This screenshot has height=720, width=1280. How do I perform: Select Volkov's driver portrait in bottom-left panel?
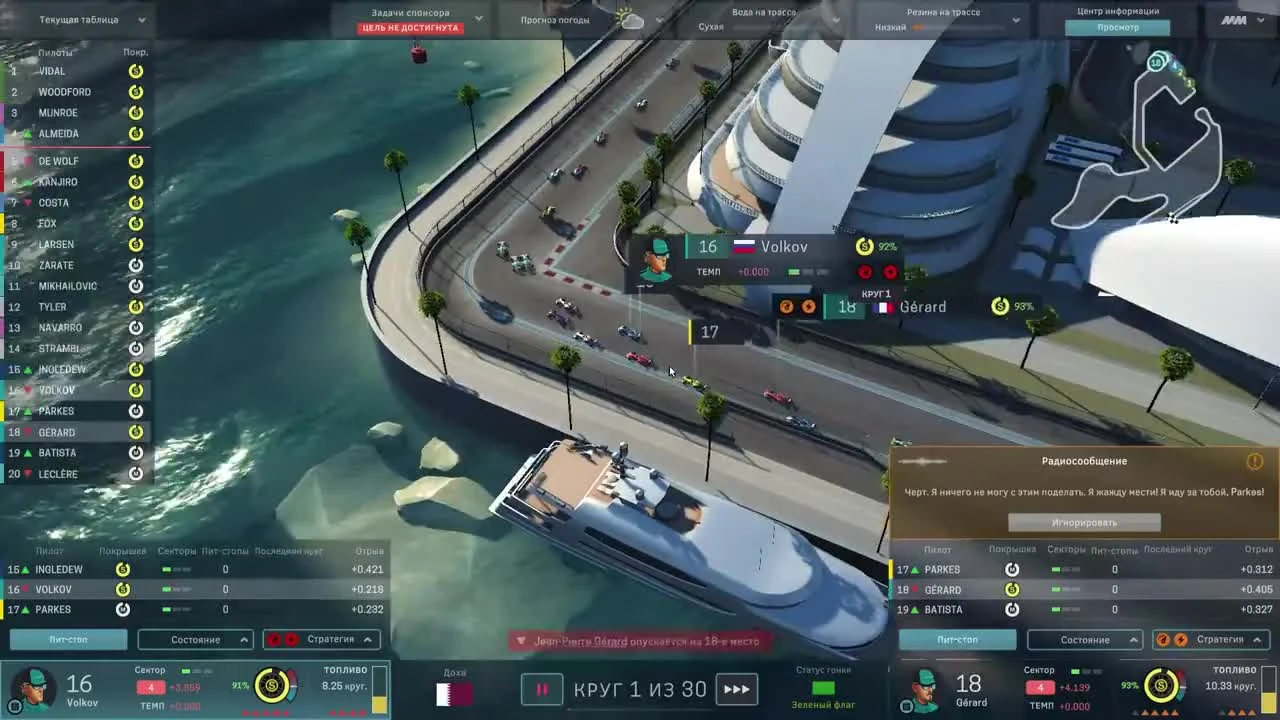[x=33, y=688]
